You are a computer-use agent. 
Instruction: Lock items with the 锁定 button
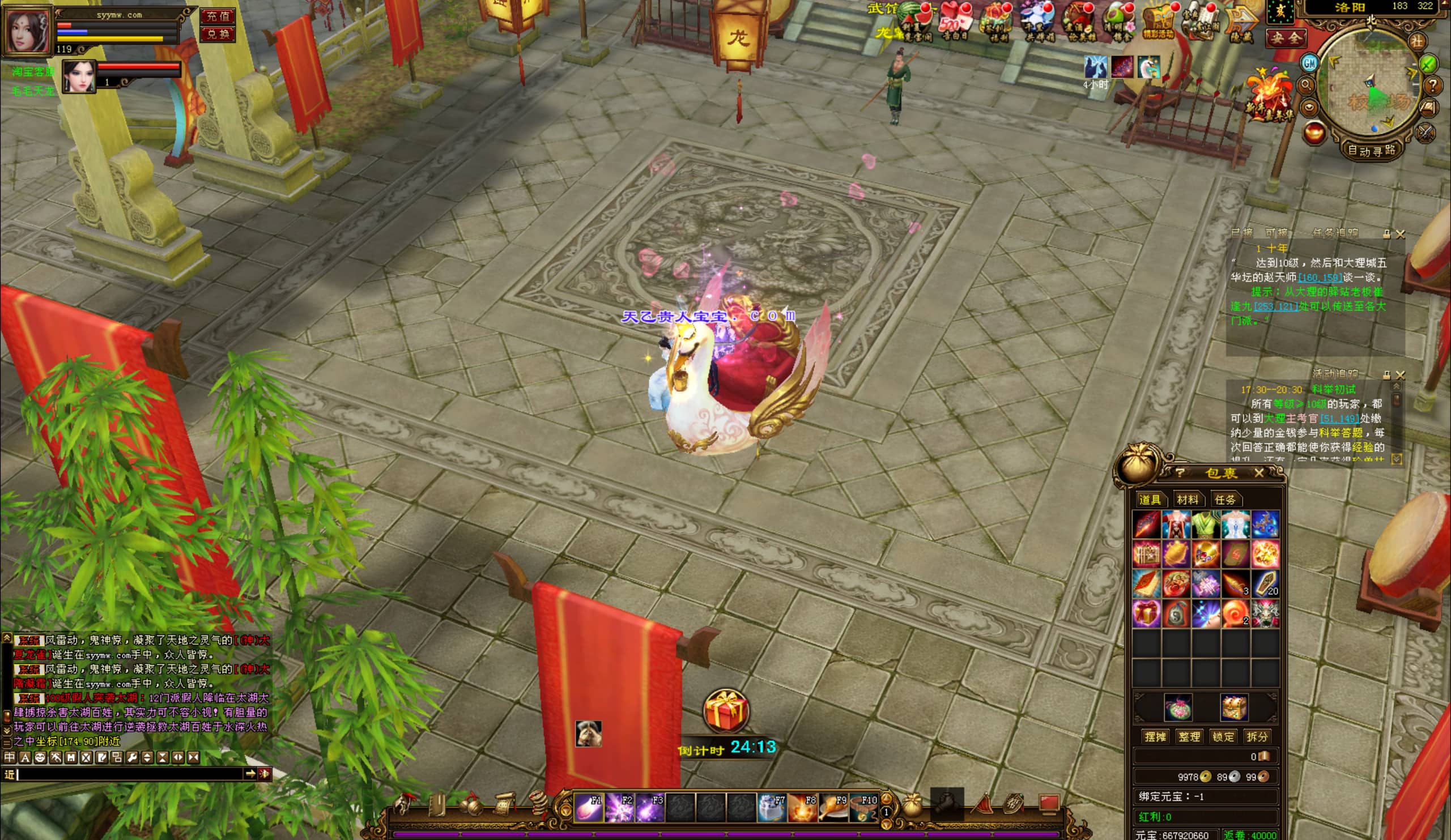tap(1223, 736)
